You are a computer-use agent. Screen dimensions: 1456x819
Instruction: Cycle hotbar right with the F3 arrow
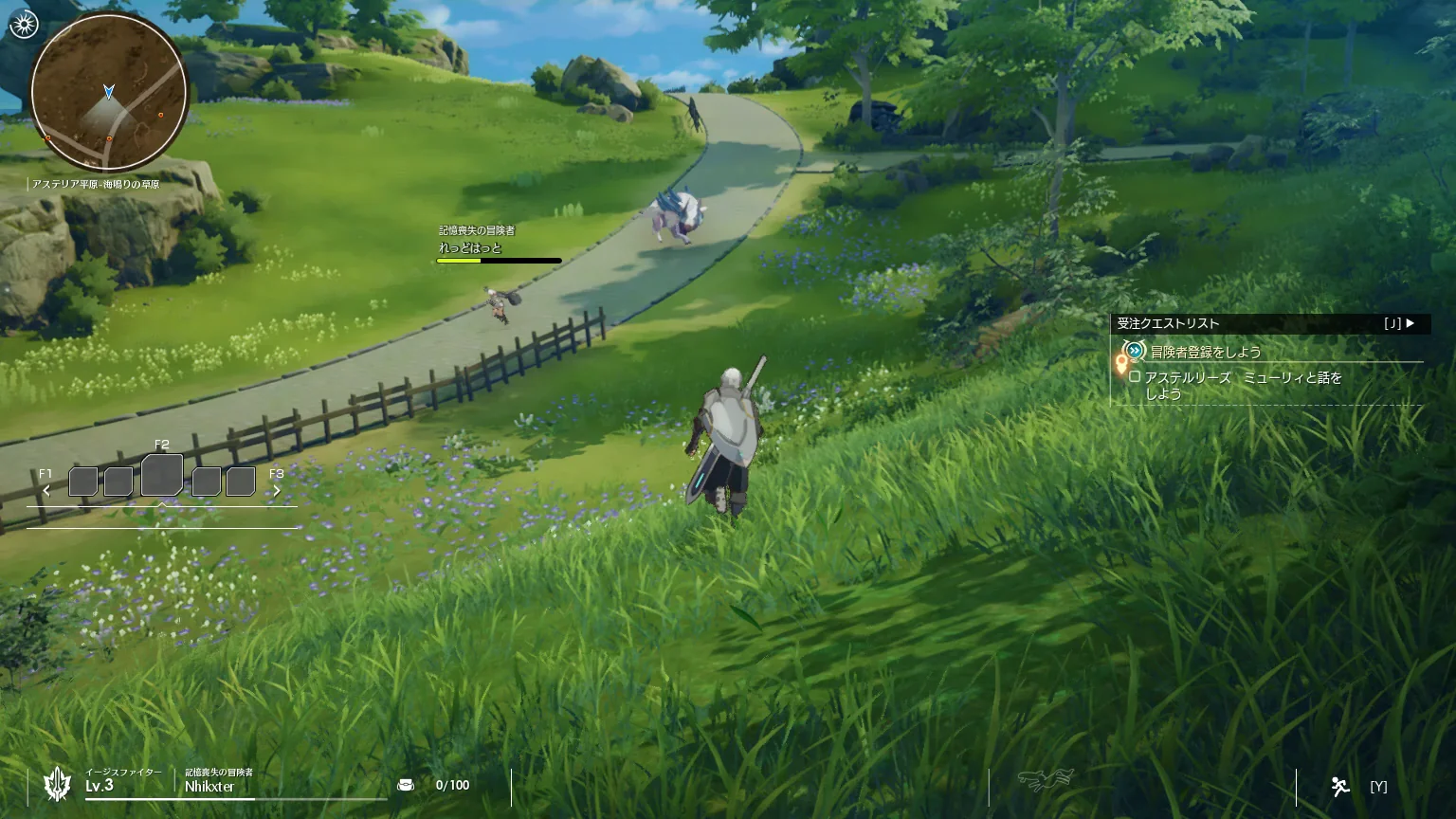coord(277,490)
